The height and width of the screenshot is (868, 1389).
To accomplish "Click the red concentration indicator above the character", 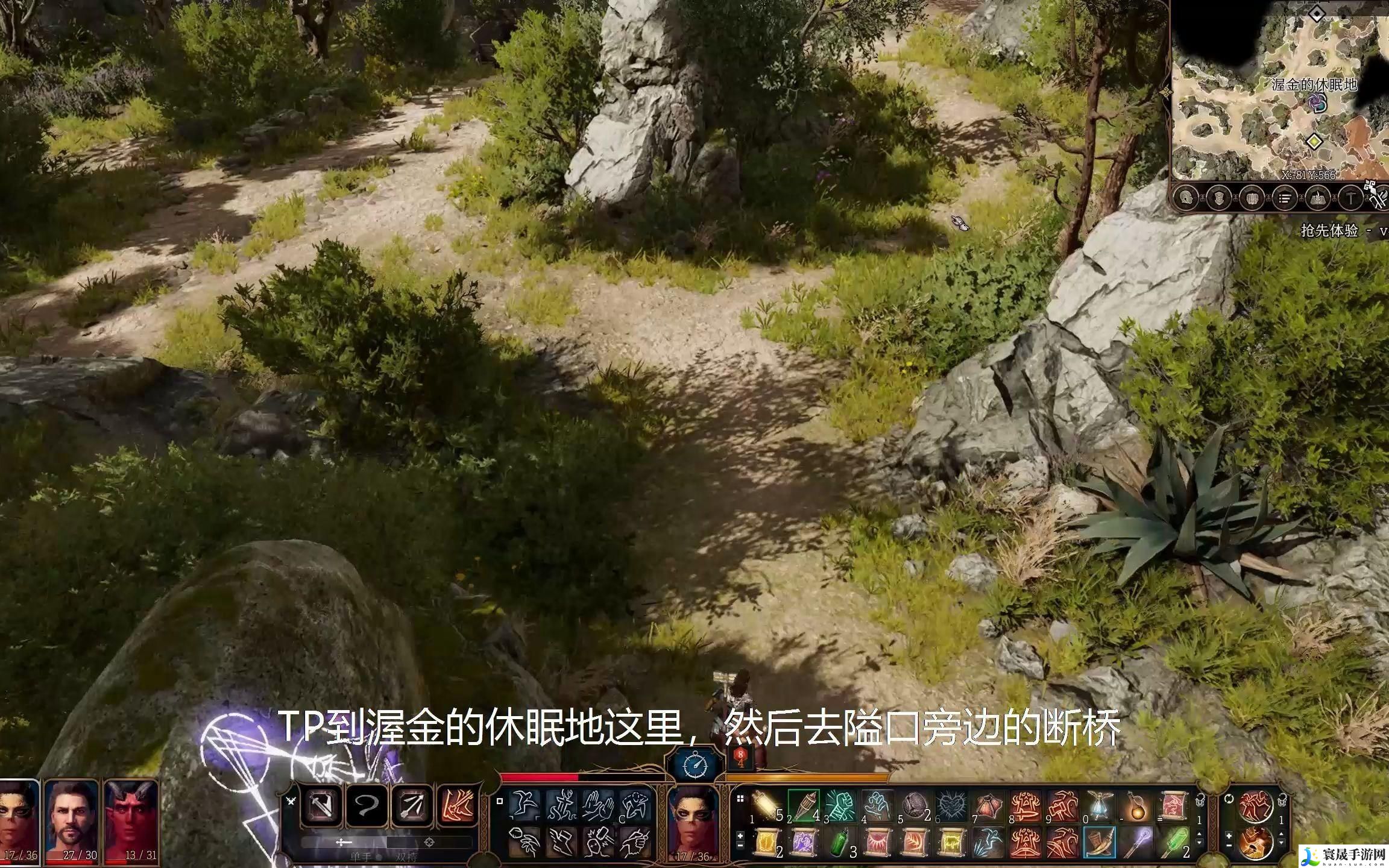I will pyautogui.click(x=741, y=757).
